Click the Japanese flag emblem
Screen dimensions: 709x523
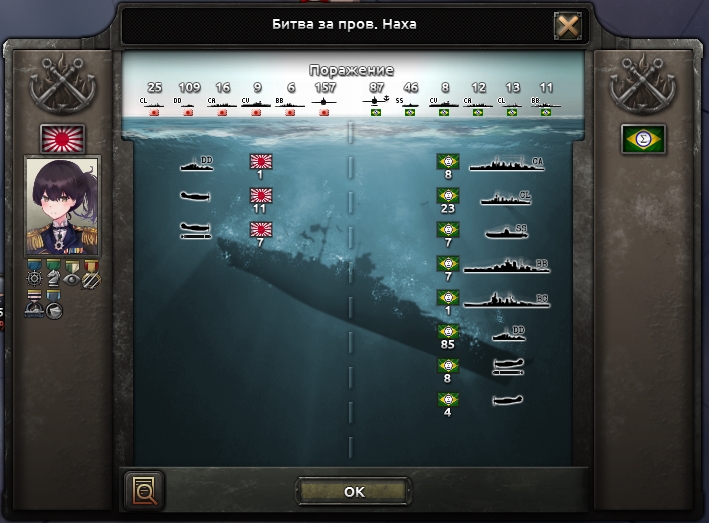click(62, 138)
